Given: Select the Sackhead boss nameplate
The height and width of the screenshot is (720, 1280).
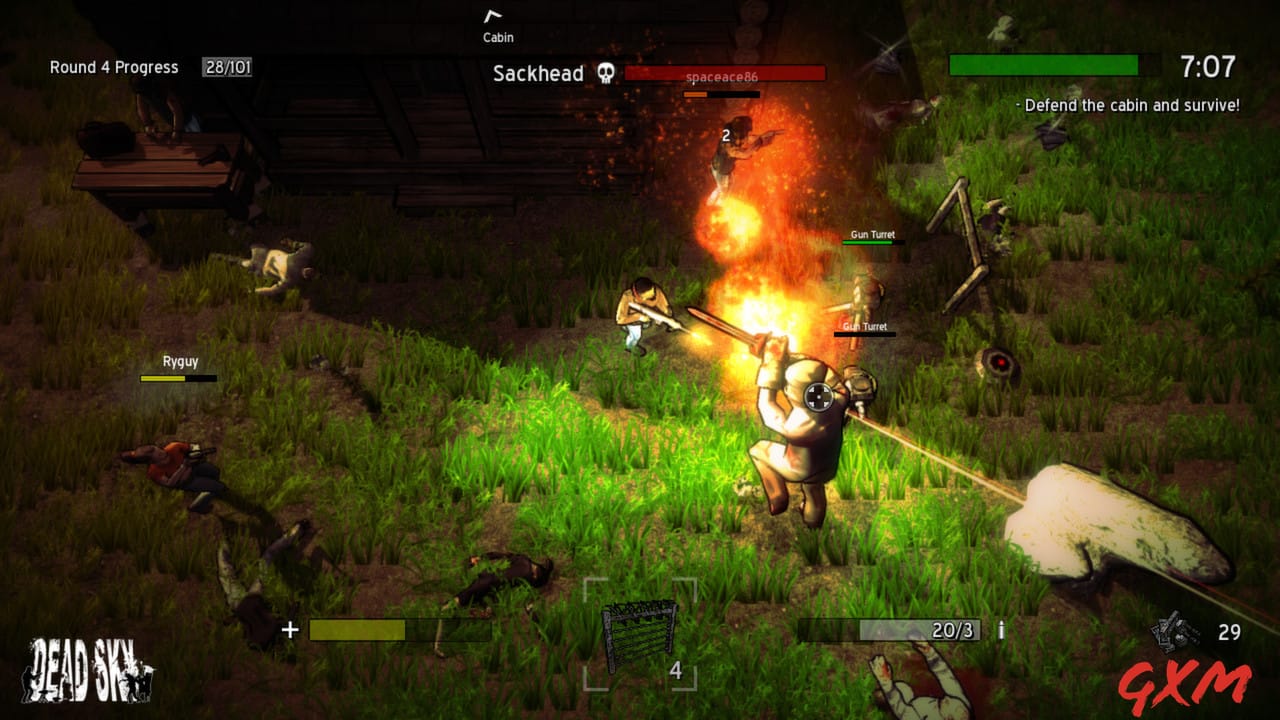Looking at the screenshot, I should pyautogui.click(x=537, y=73).
